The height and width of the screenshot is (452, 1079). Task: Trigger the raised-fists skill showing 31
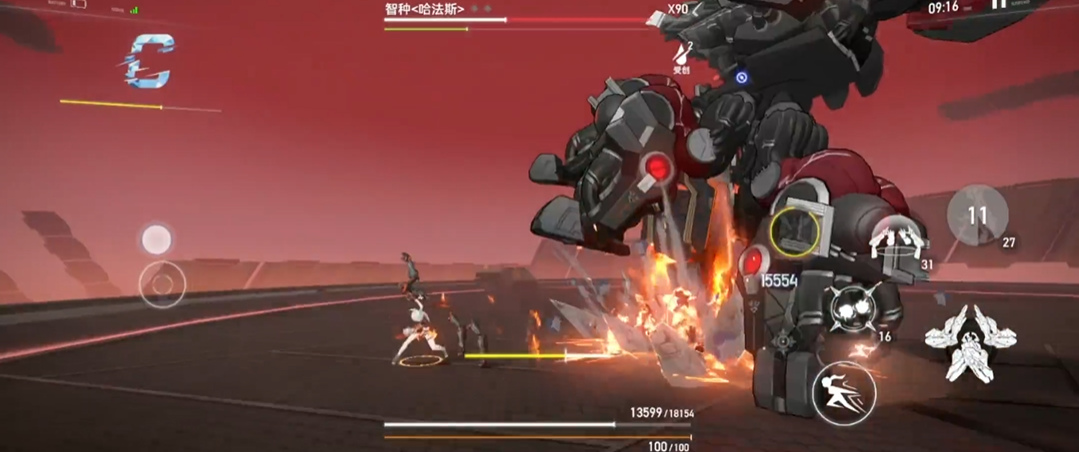tap(897, 243)
